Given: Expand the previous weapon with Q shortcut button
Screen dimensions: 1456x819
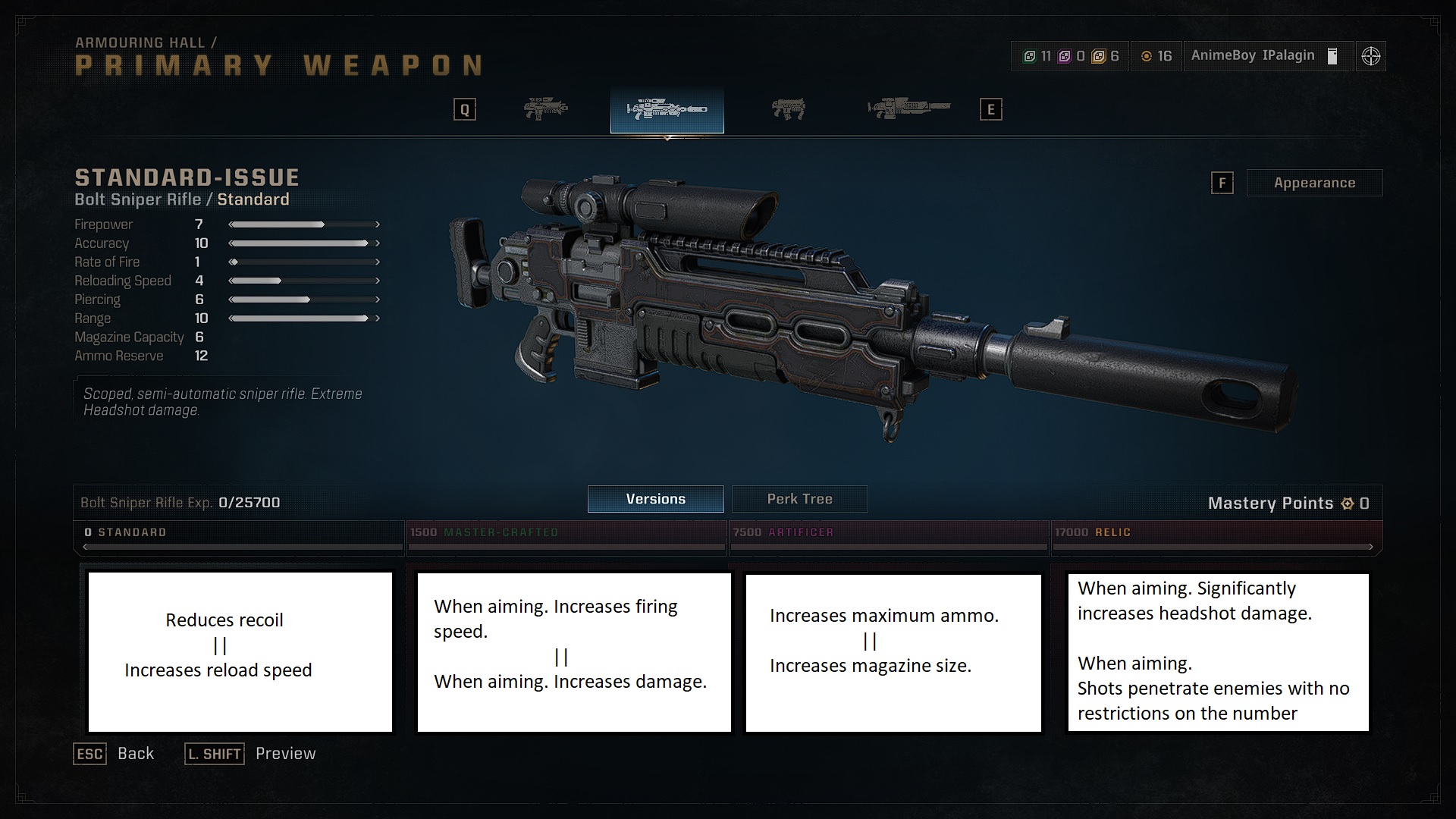Looking at the screenshot, I should point(464,108).
